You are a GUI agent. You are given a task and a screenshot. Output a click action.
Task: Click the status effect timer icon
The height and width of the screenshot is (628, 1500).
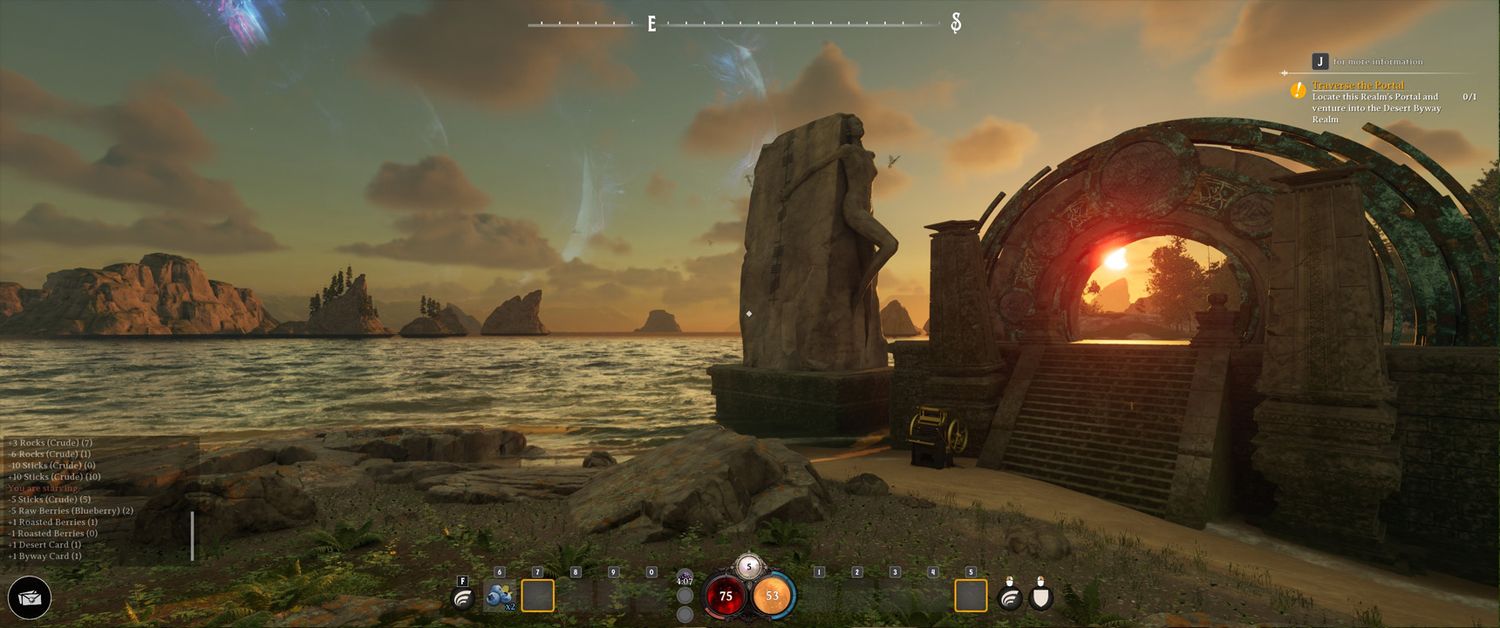685,579
